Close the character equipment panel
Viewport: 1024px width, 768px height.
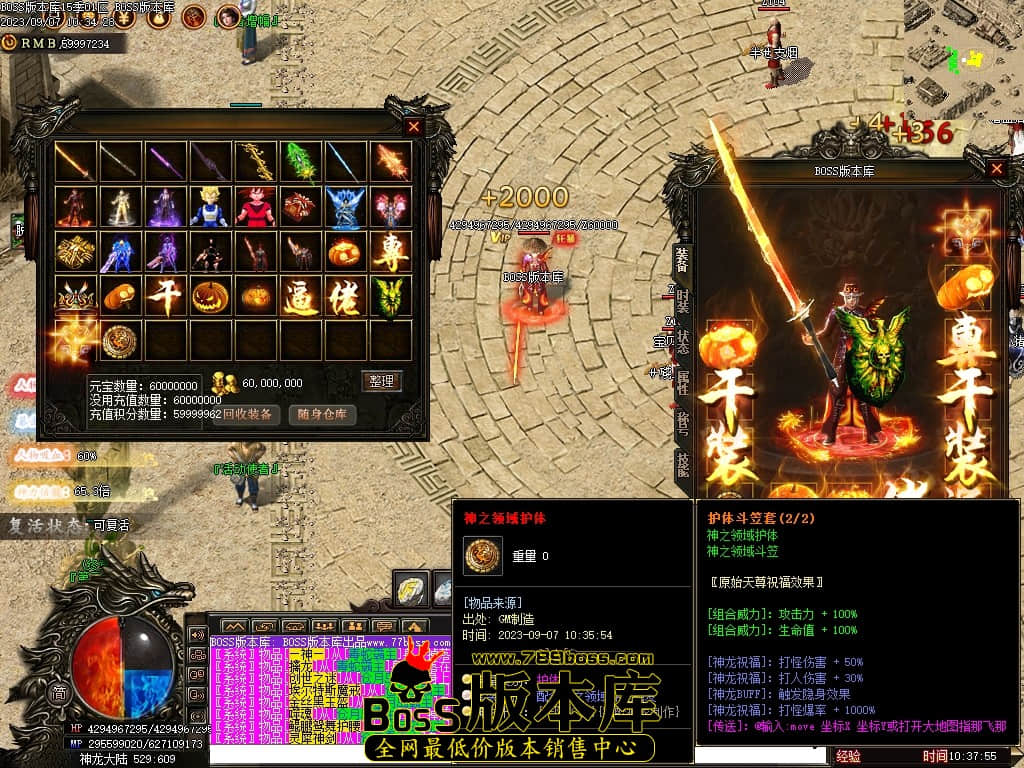tap(996, 169)
